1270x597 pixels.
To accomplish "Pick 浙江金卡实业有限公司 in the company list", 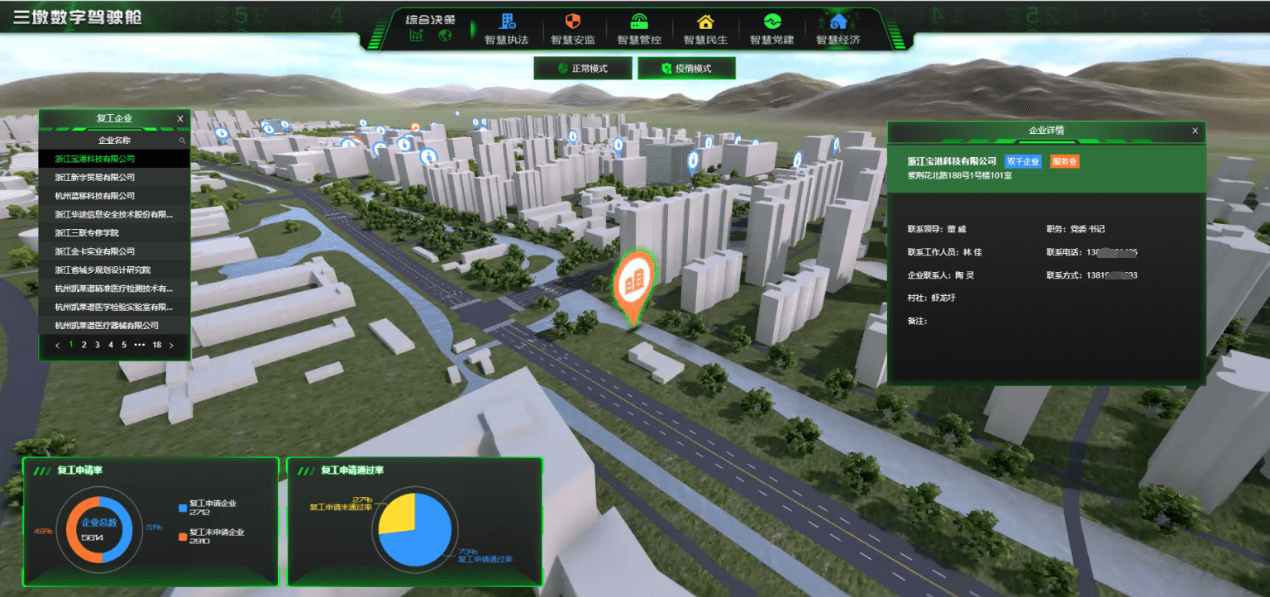I will [94, 251].
